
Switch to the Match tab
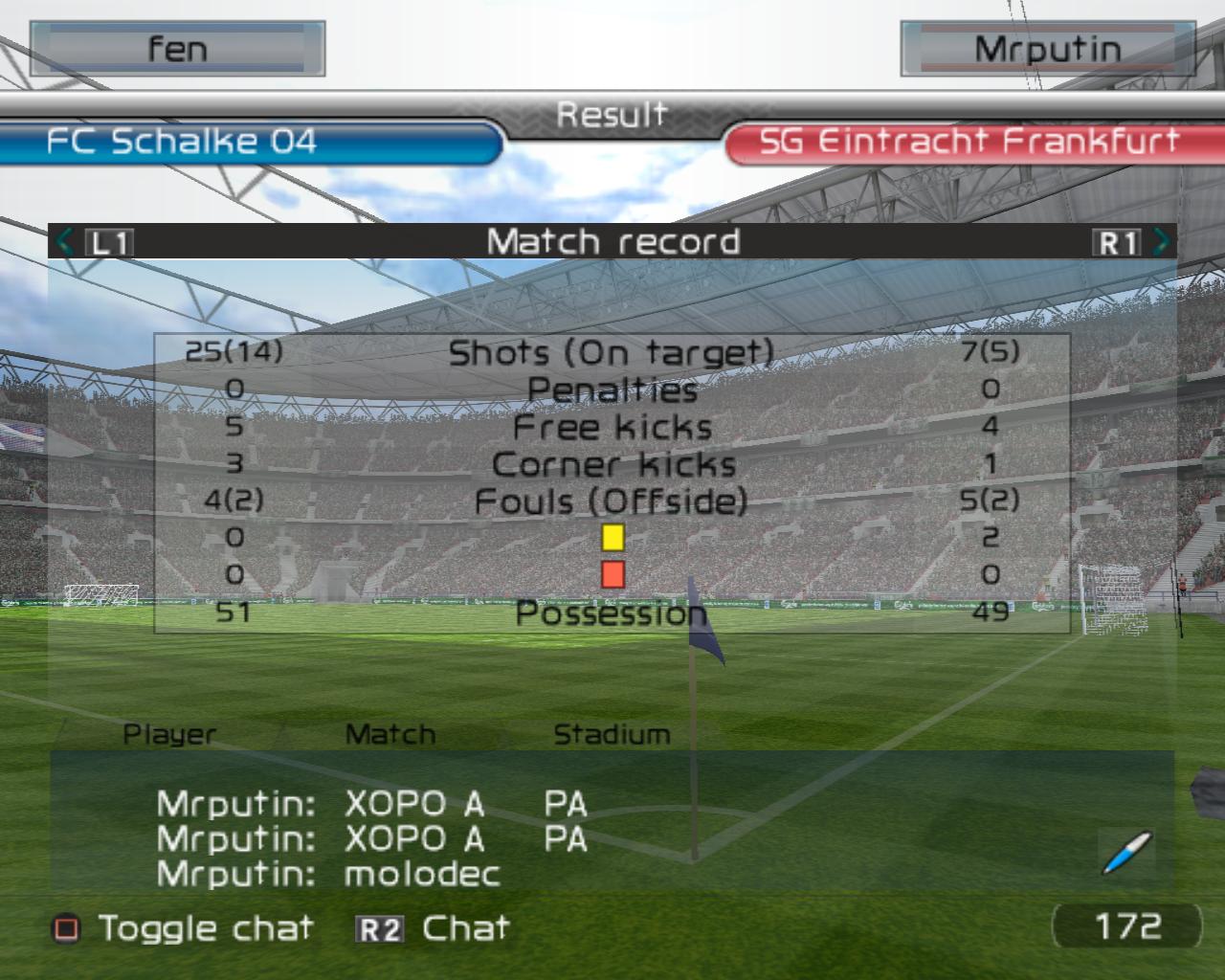click(x=390, y=735)
